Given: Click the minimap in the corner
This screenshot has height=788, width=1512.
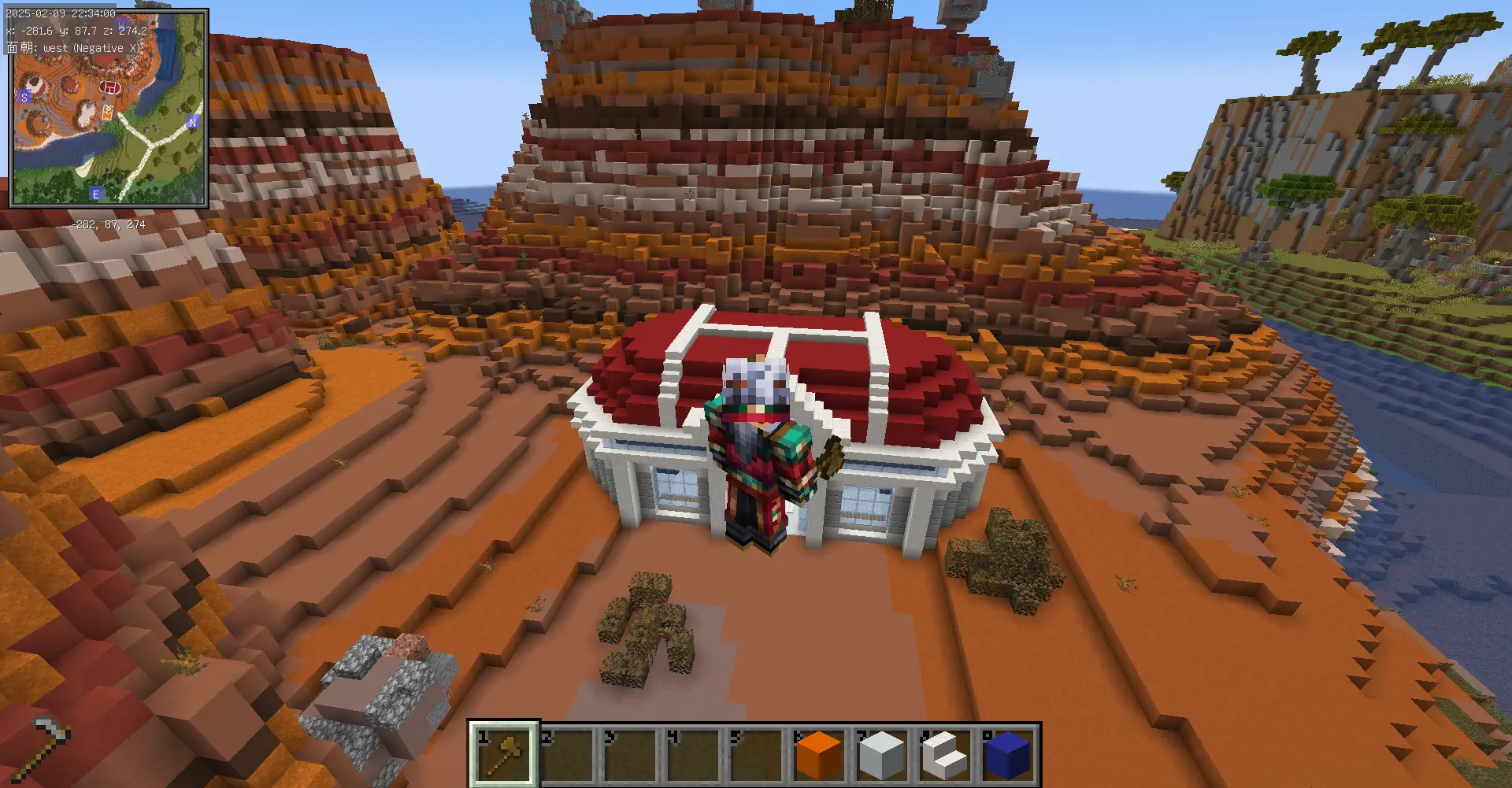Looking at the screenshot, I should 109,109.
